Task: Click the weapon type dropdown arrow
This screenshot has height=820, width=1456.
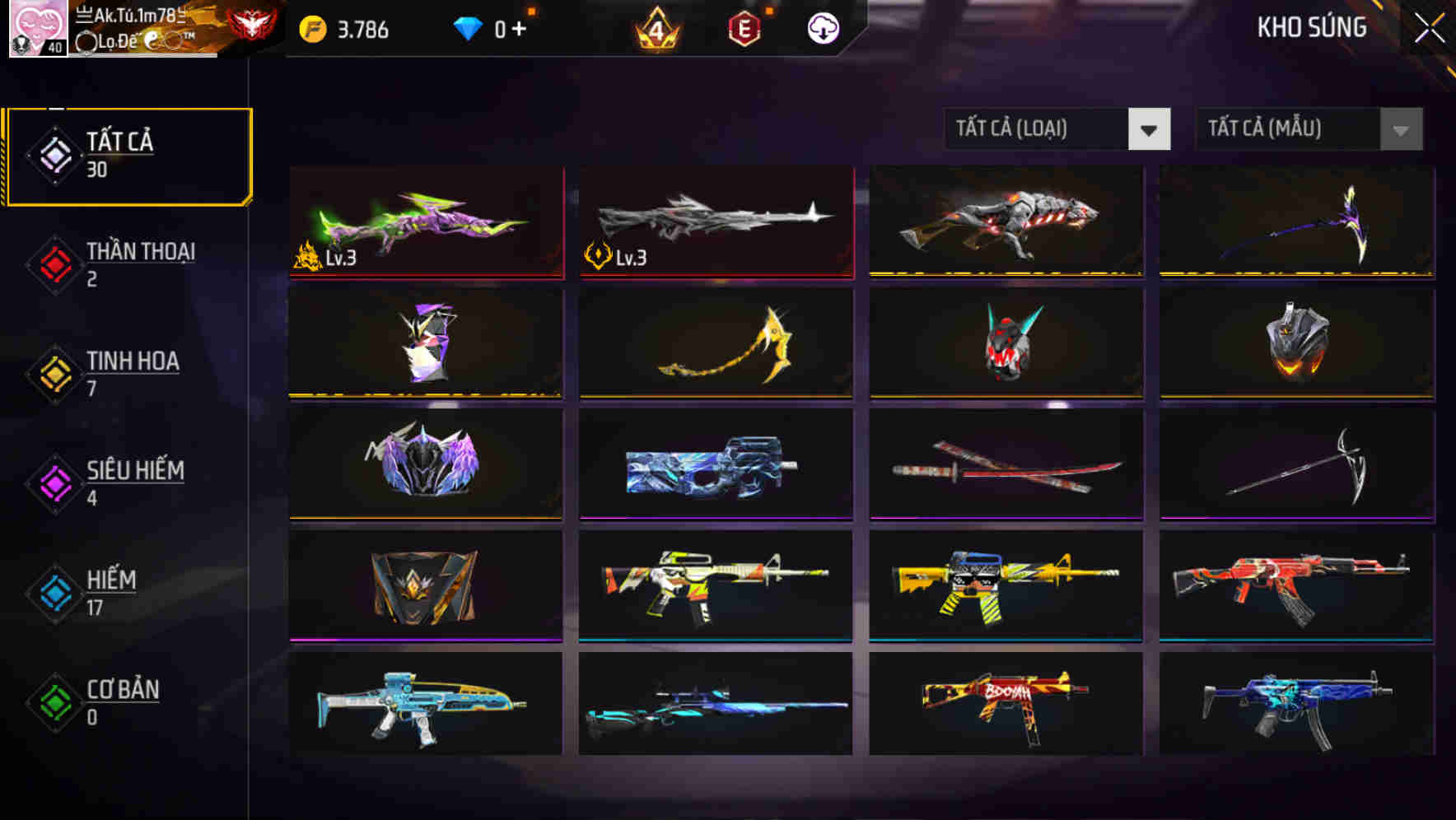Action: point(1150,129)
